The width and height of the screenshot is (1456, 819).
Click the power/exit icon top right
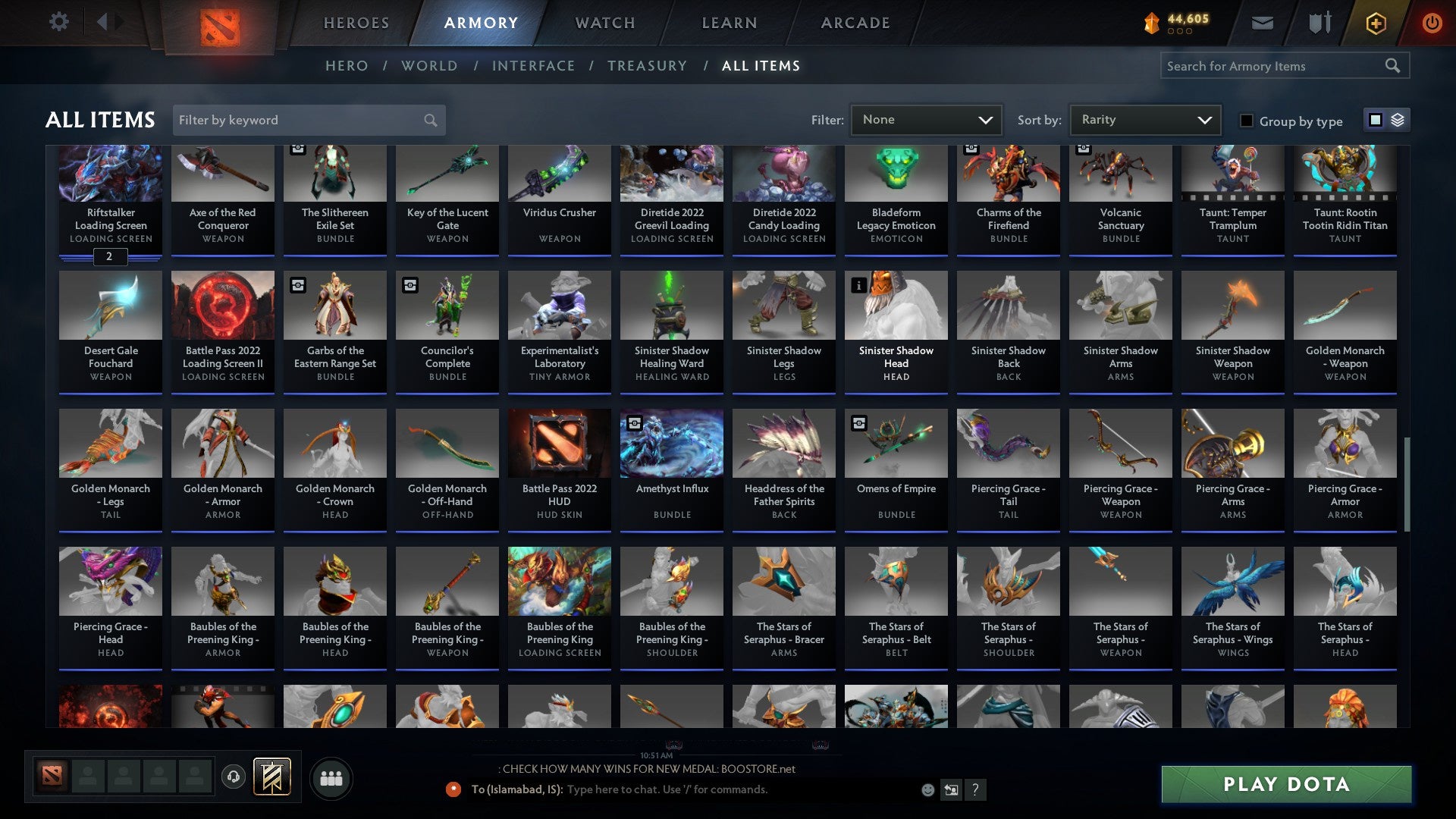tap(1432, 23)
